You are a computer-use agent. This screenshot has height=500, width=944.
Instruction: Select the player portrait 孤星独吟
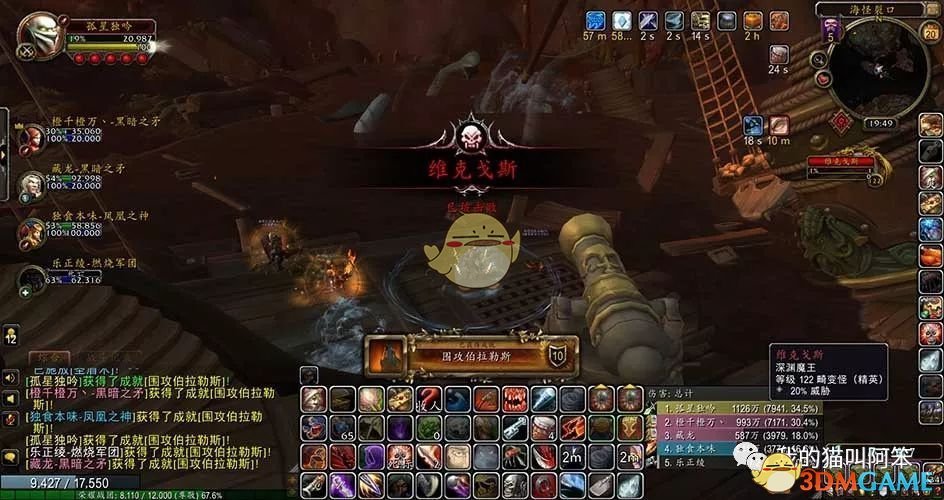[x=41, y=37]
